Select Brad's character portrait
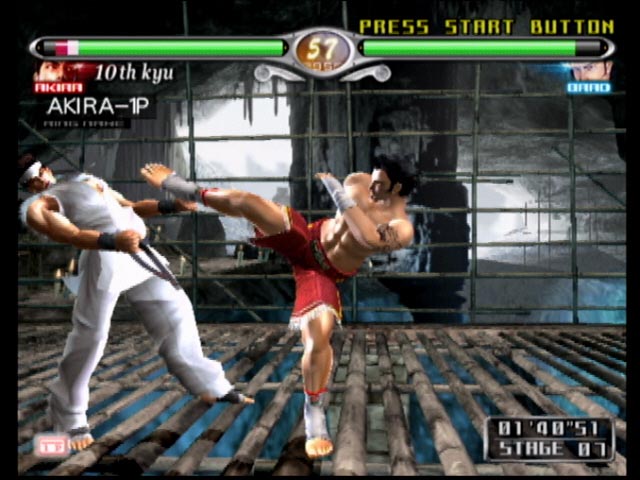This screenshot has height=480, width=640. (589, 72)
